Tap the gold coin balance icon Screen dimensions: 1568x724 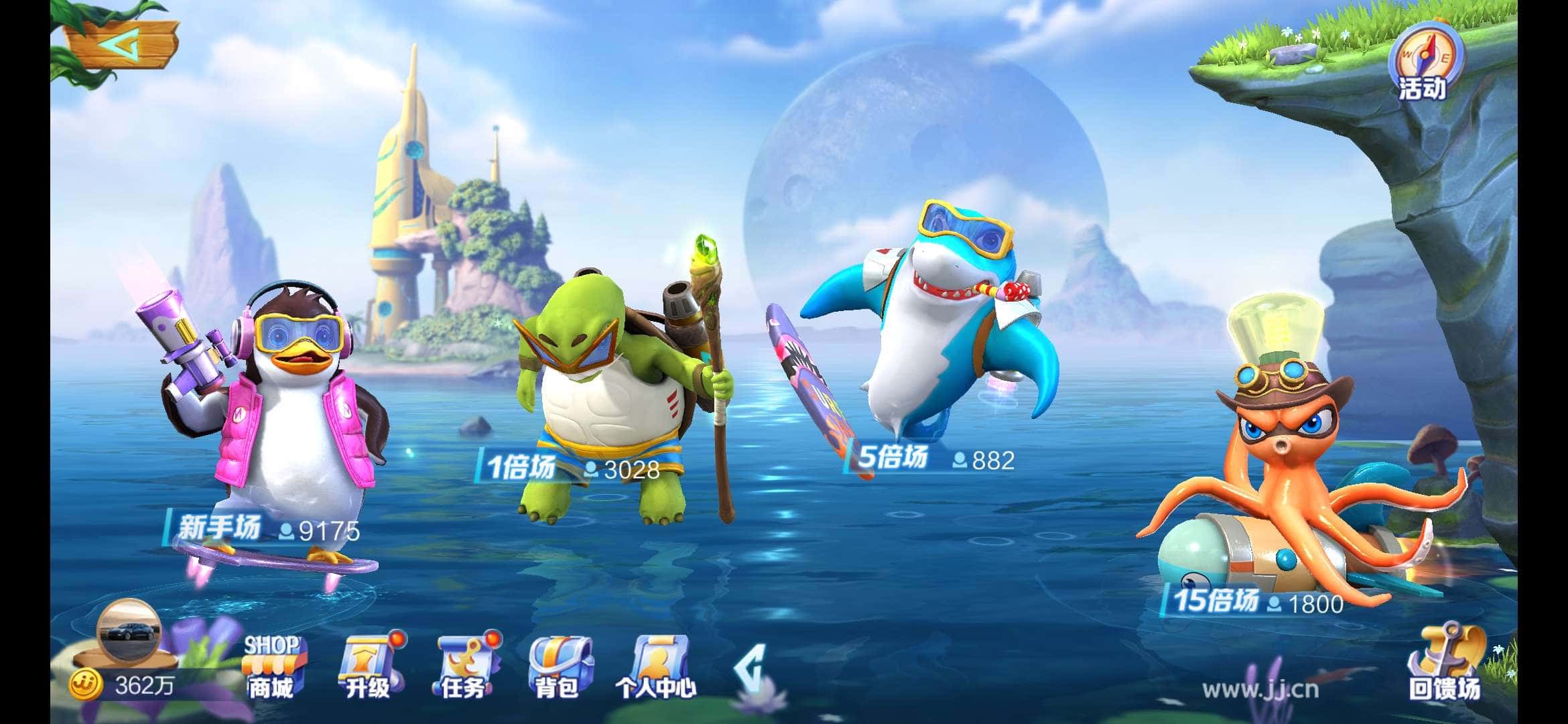[86, 685]
